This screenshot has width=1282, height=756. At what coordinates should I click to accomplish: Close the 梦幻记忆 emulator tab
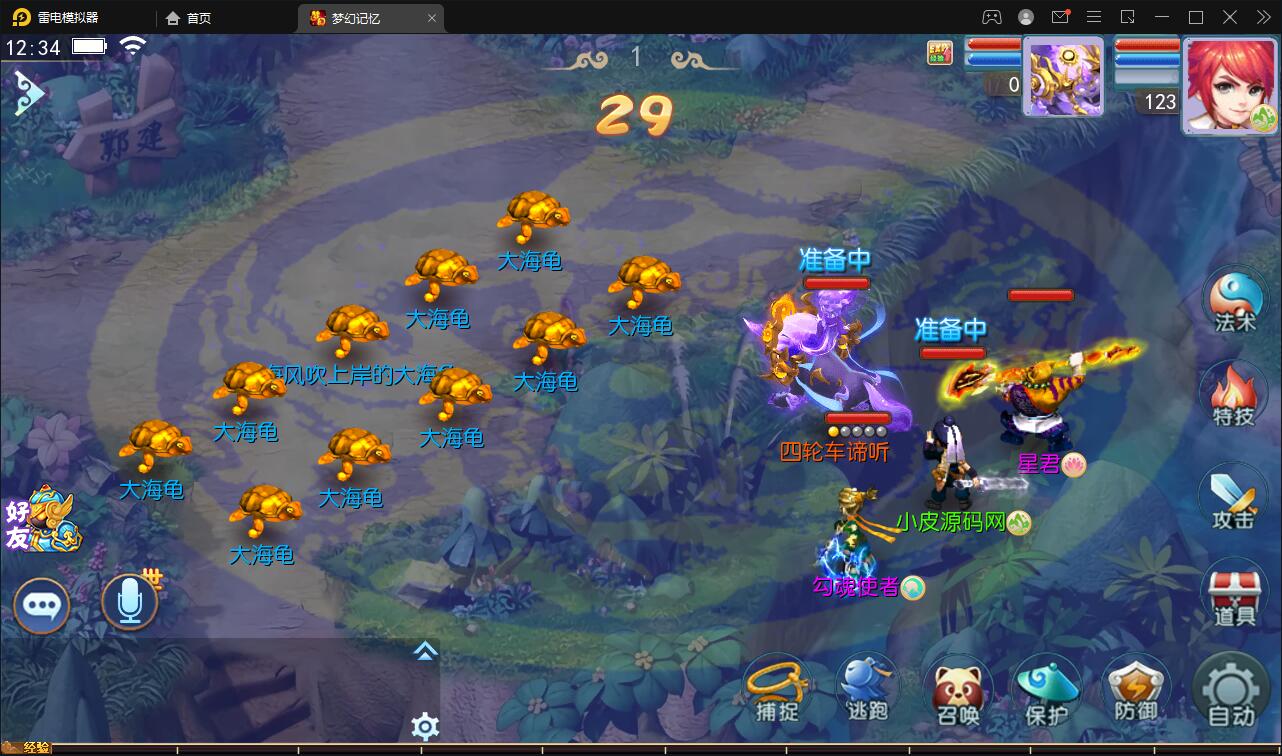pyautogui.click(x=432, y=18)
